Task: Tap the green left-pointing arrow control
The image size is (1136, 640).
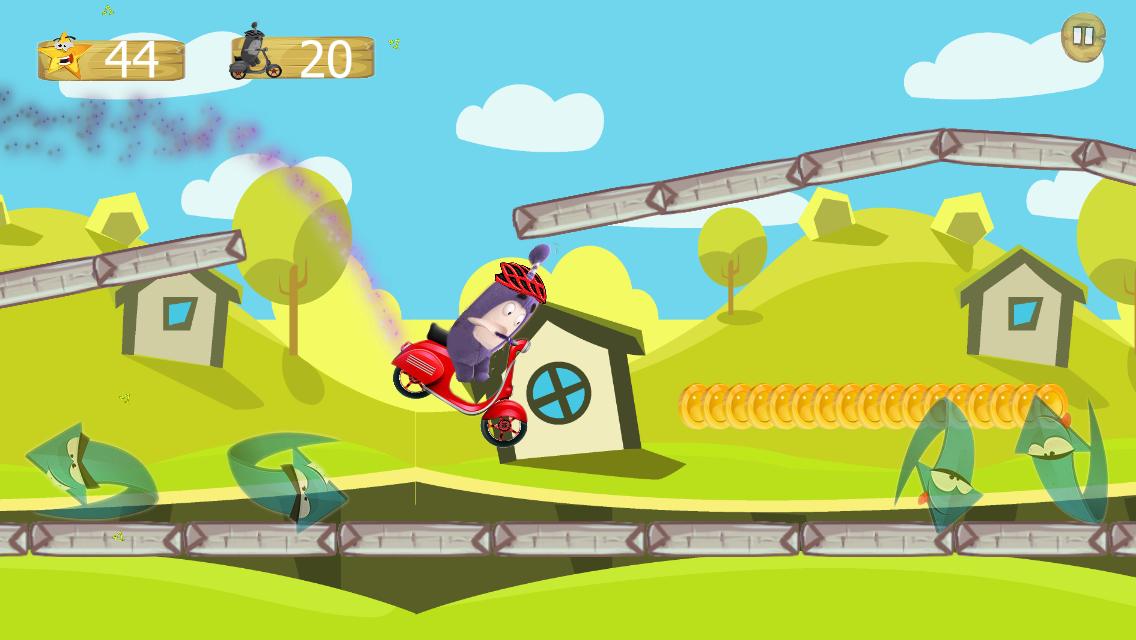Action: 88,472
